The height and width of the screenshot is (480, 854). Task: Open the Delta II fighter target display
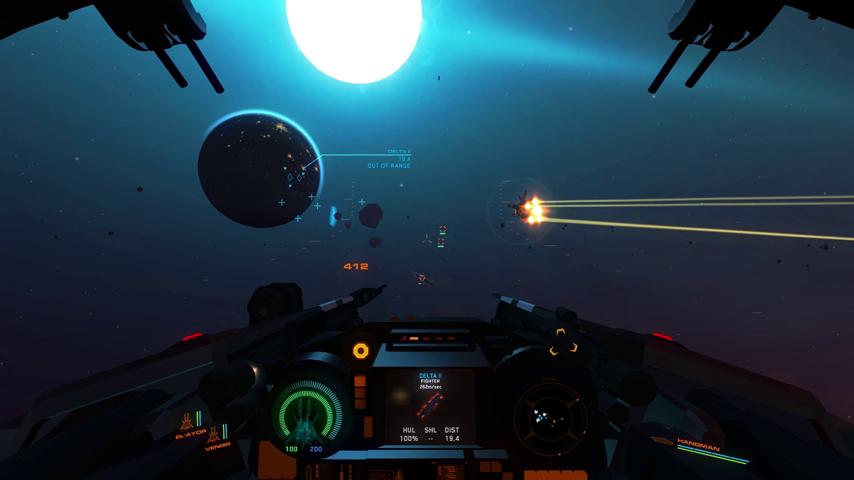click(x=431, y=407)
